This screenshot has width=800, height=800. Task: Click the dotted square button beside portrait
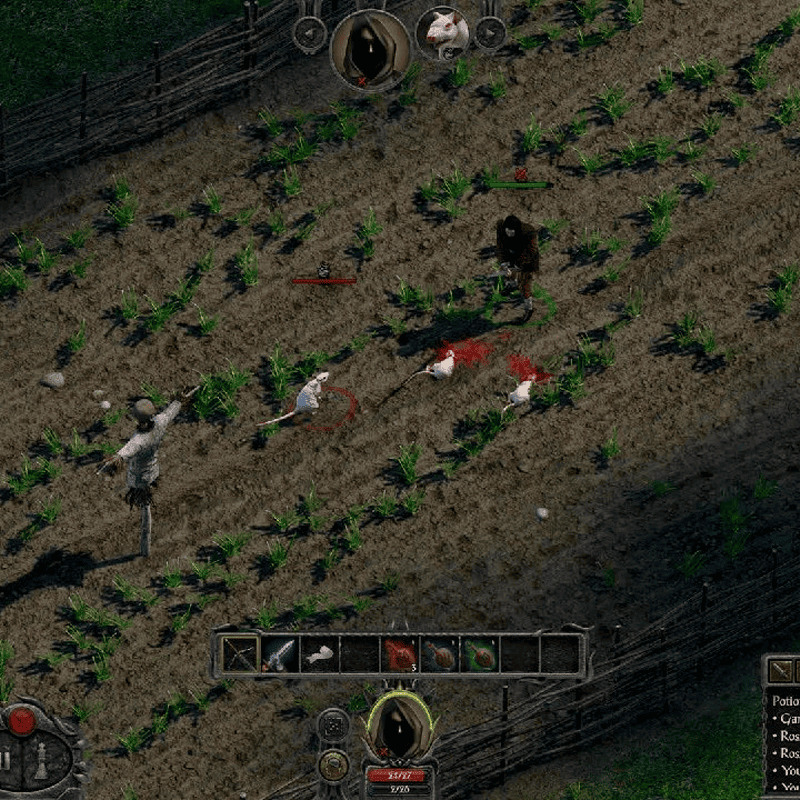click(333, 727)
